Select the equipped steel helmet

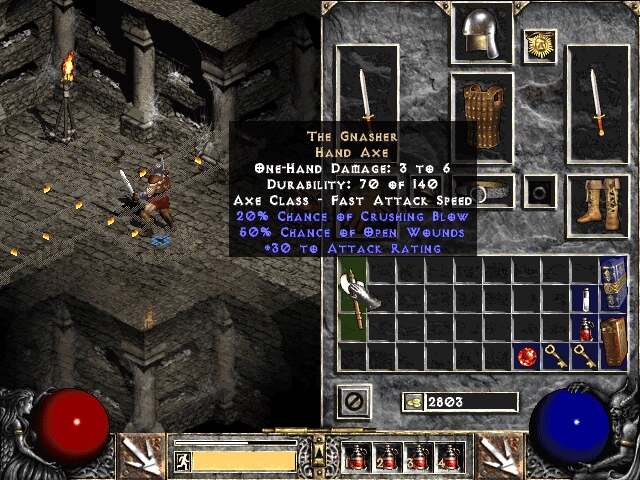[x=482, y=34]
